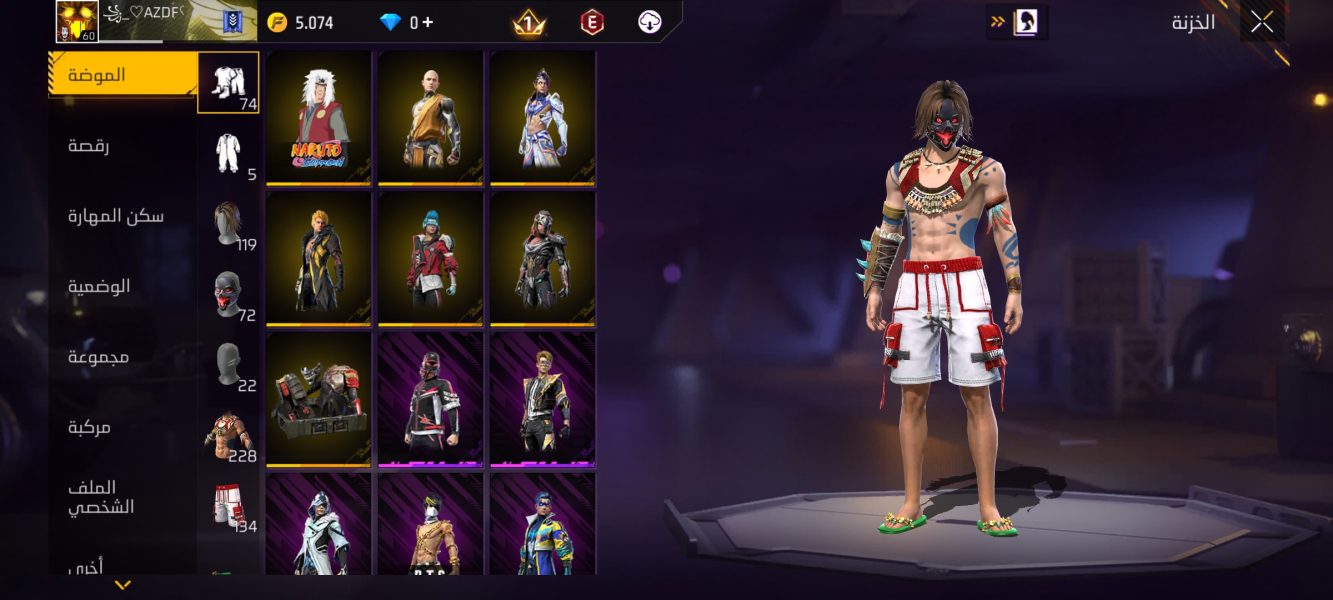Show the hairstyle head items subcategory
The height and width of the screenshot is (600, 1333).
(228, 222)
